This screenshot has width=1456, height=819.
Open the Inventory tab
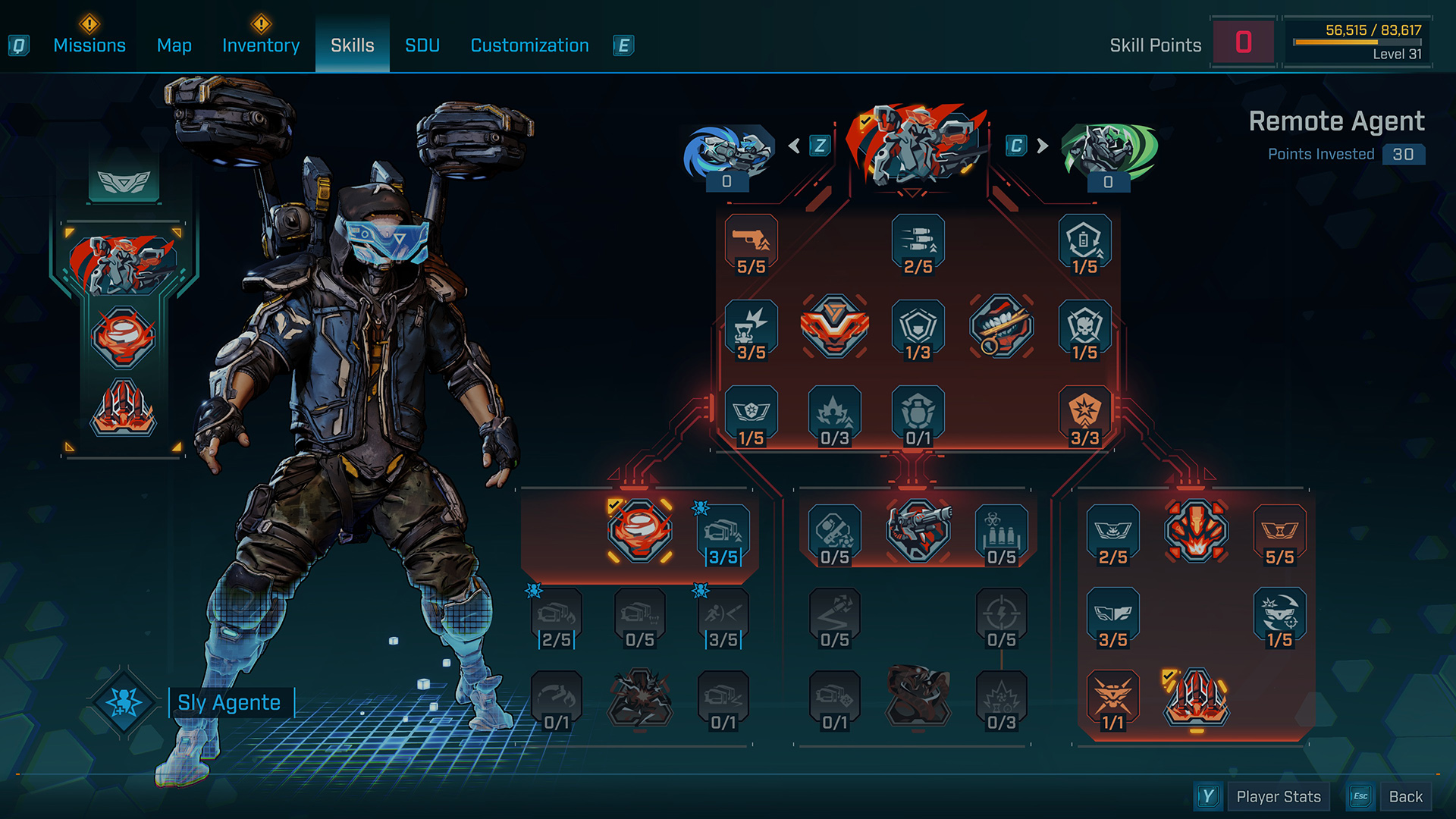(261, 45)
